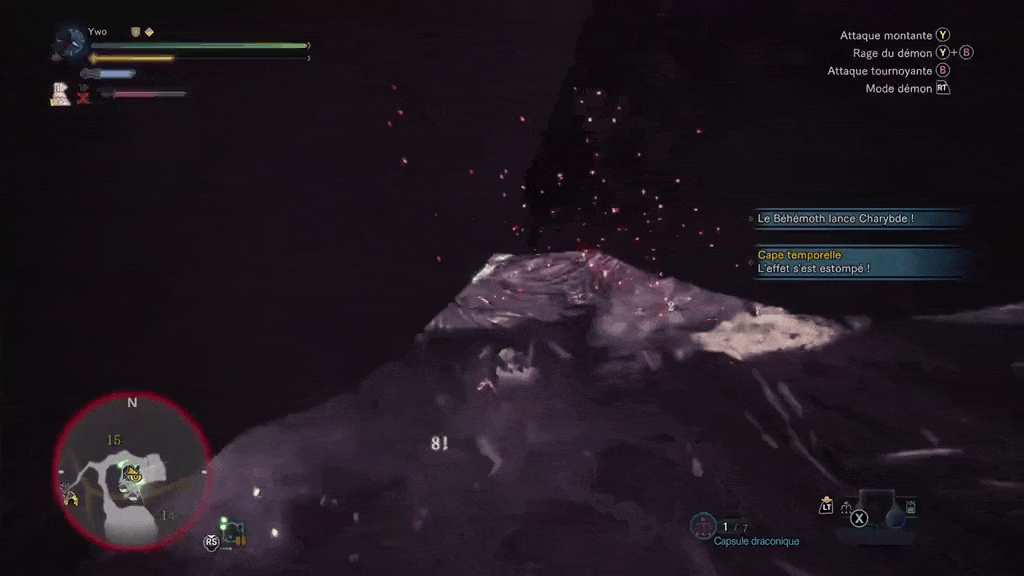Click the fainted companion icon with red X
The image size is (1024, 576).
point(83,96)
